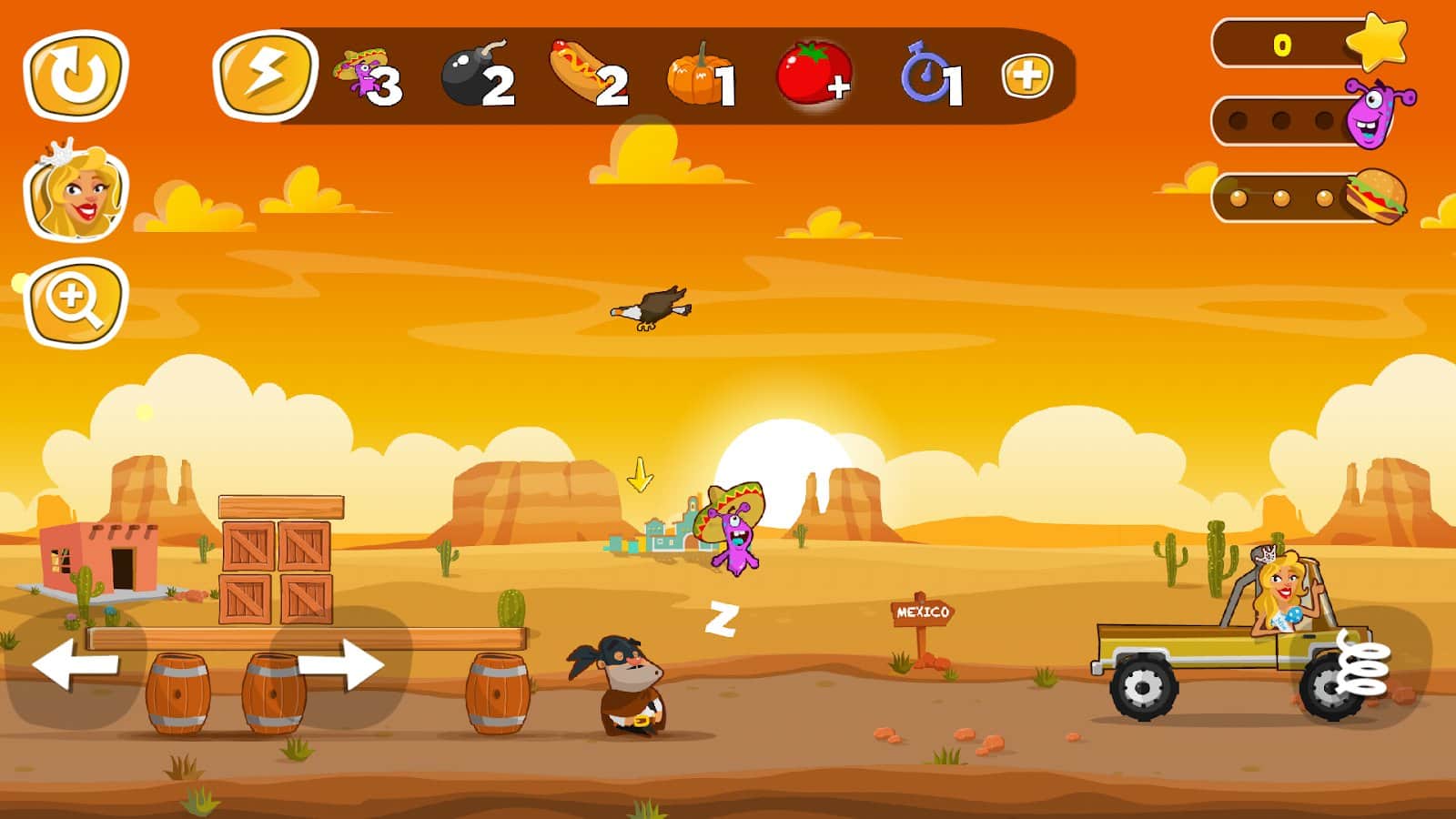Viewport: 1456px width, 819px height.
Task: Use the black bomb item
Action: (x=477, y=76)
